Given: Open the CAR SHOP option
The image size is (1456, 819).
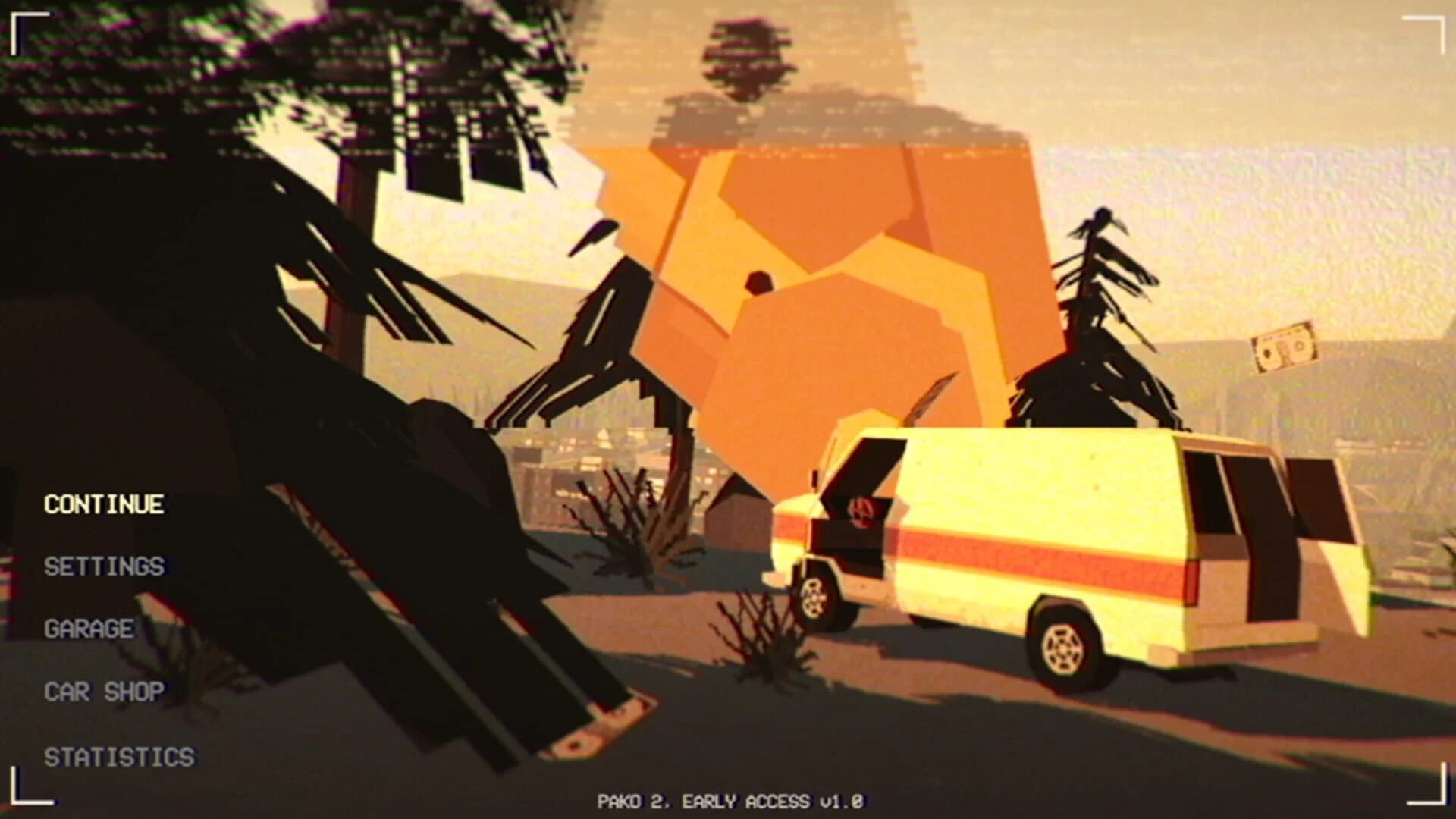Looking at the screenshot, I should (103, 690).
